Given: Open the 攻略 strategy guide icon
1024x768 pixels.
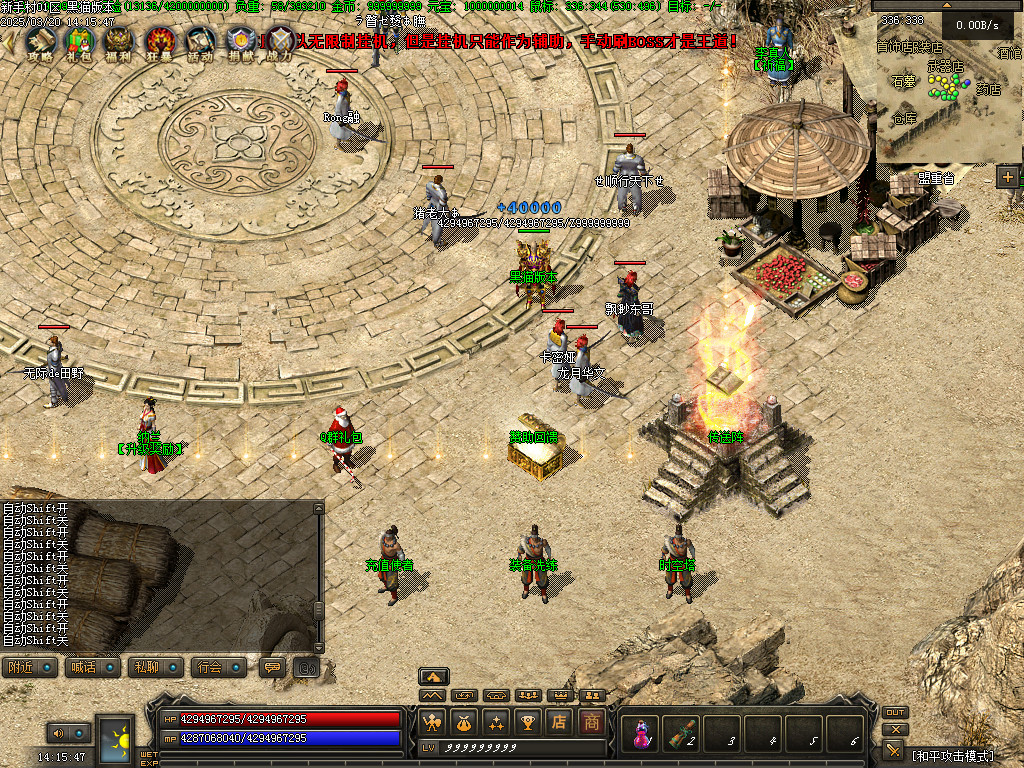Looking at the screenshot, I should (x=40, y=40).
